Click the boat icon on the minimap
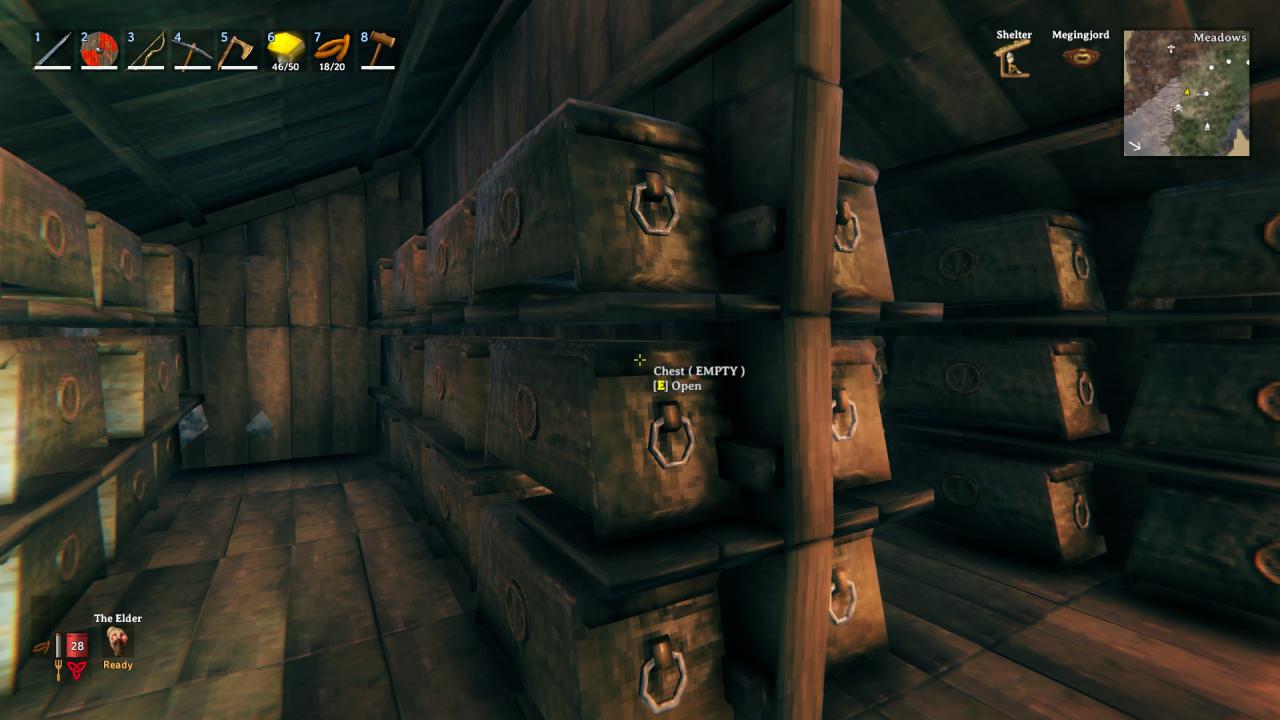 [1208, 126]
